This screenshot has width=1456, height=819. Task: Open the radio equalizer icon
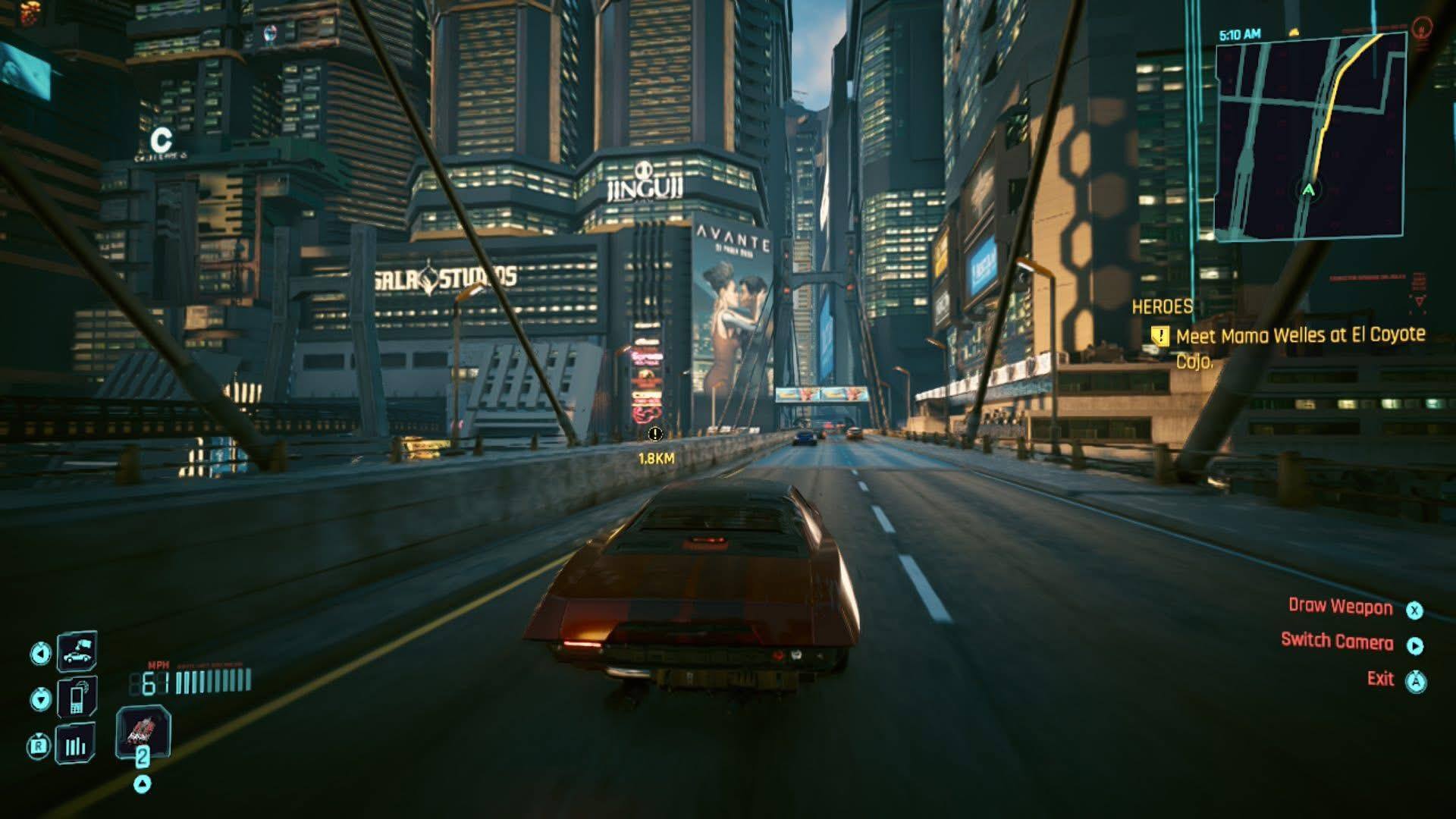point(75,745)
